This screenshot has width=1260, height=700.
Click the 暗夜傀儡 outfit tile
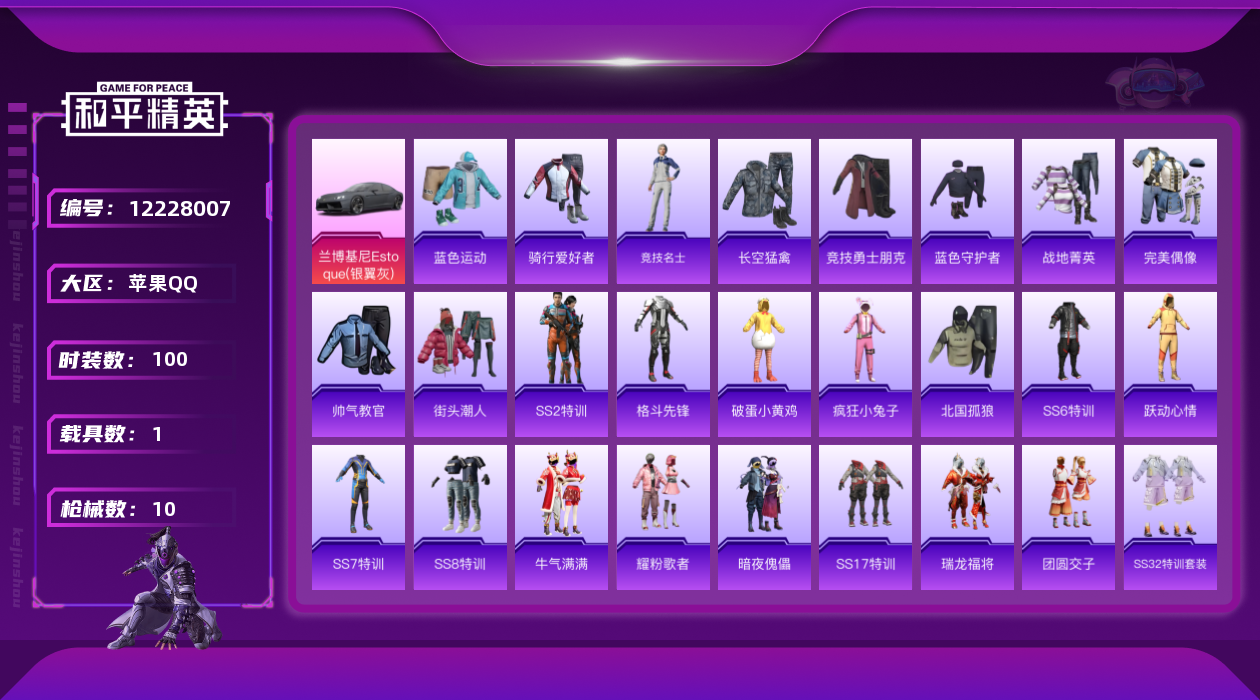pos(764,517)
